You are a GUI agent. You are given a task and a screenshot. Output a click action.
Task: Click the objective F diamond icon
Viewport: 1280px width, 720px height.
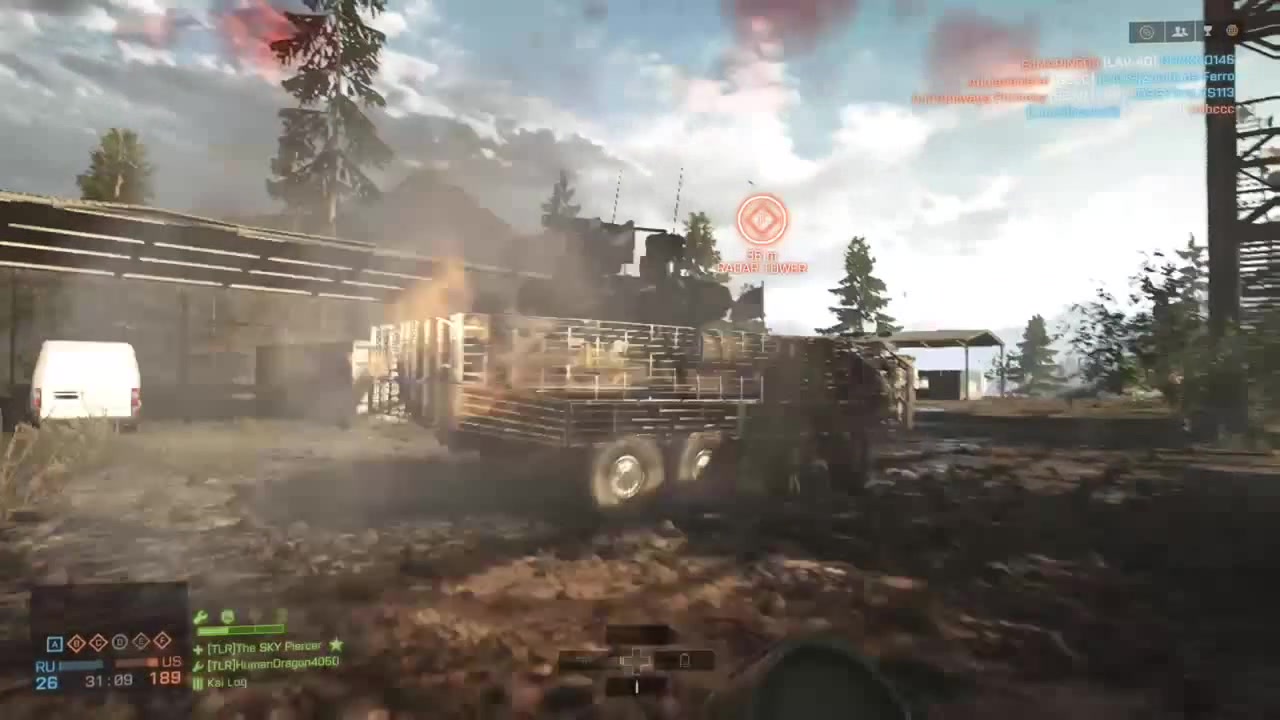[x=161, y=643]
